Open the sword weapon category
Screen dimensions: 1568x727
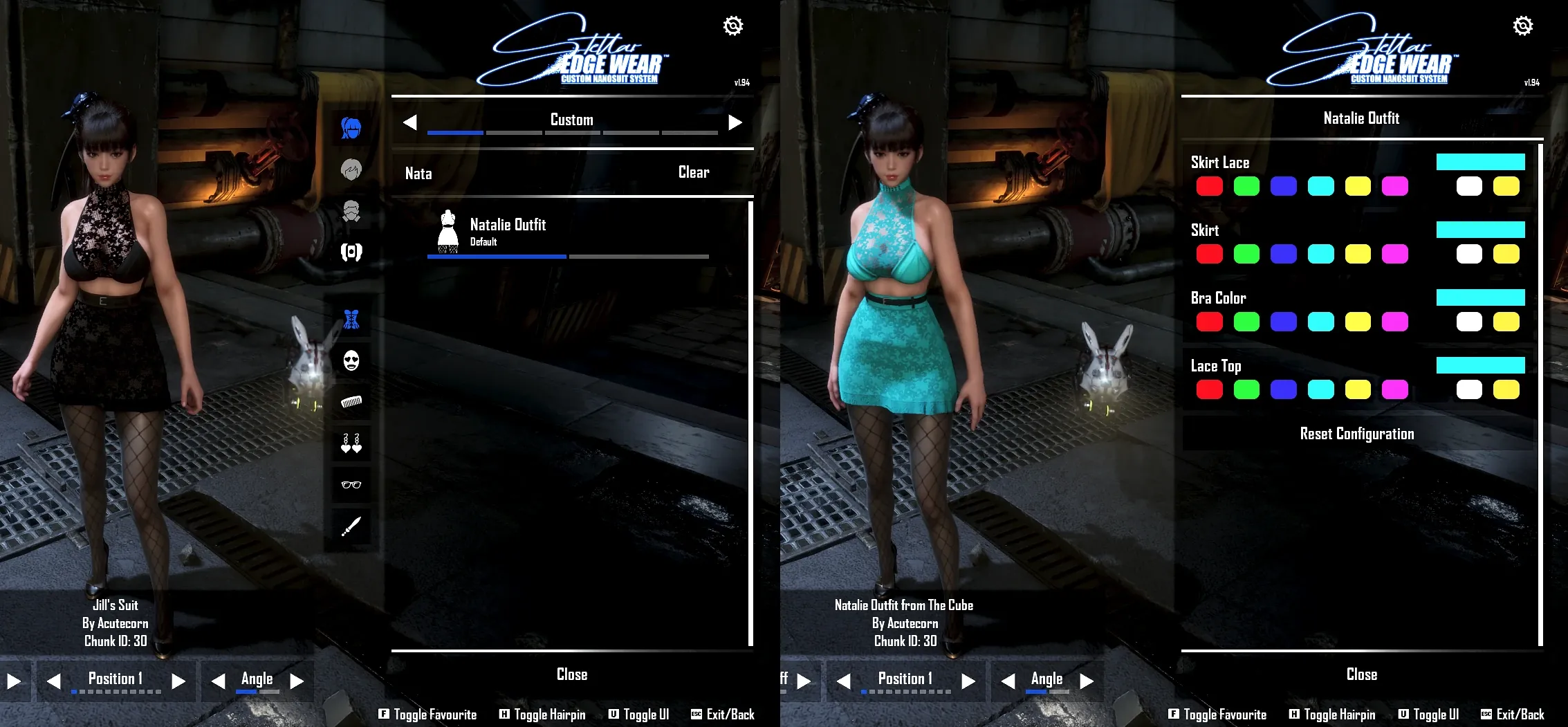[x=351, y=526]
